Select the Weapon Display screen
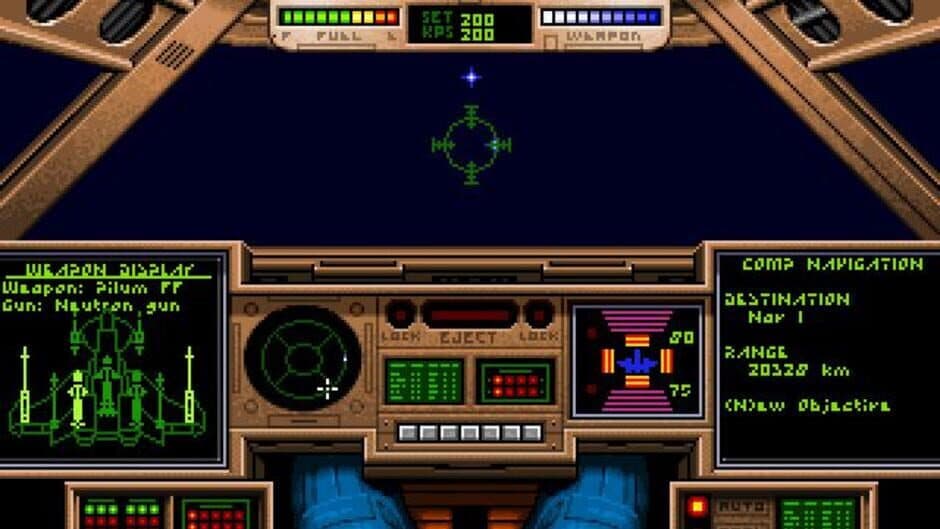This screenshot has height=529, width=940. (x=112, y=357)
